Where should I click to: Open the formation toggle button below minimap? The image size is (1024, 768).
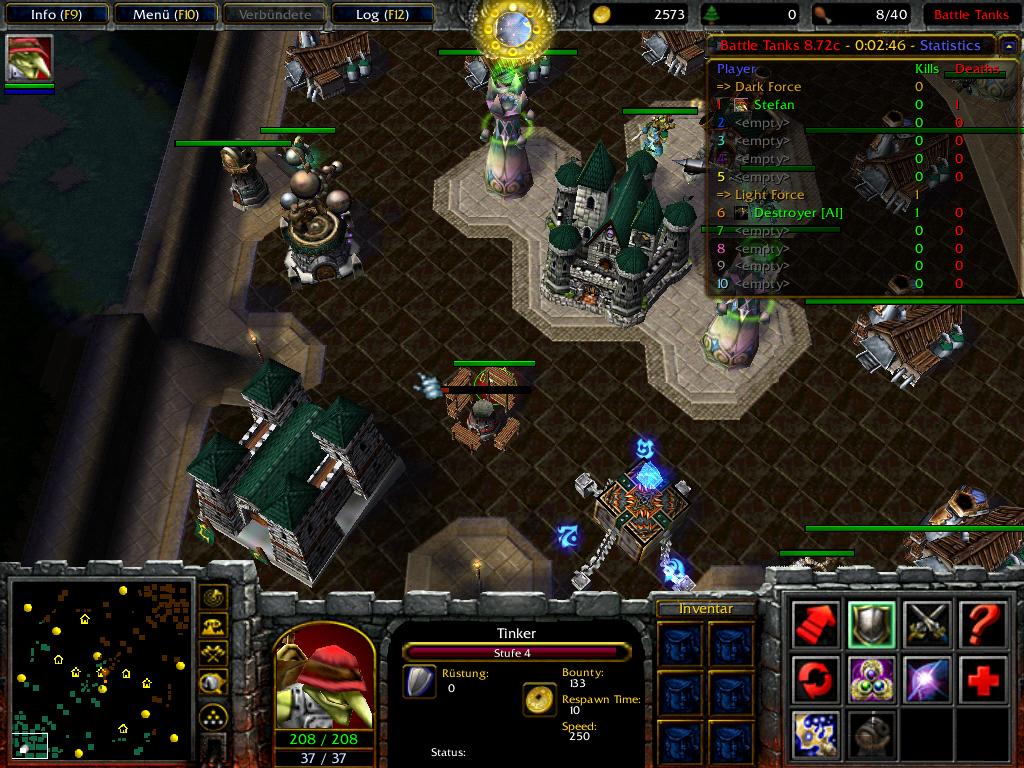tap(213, 716)
